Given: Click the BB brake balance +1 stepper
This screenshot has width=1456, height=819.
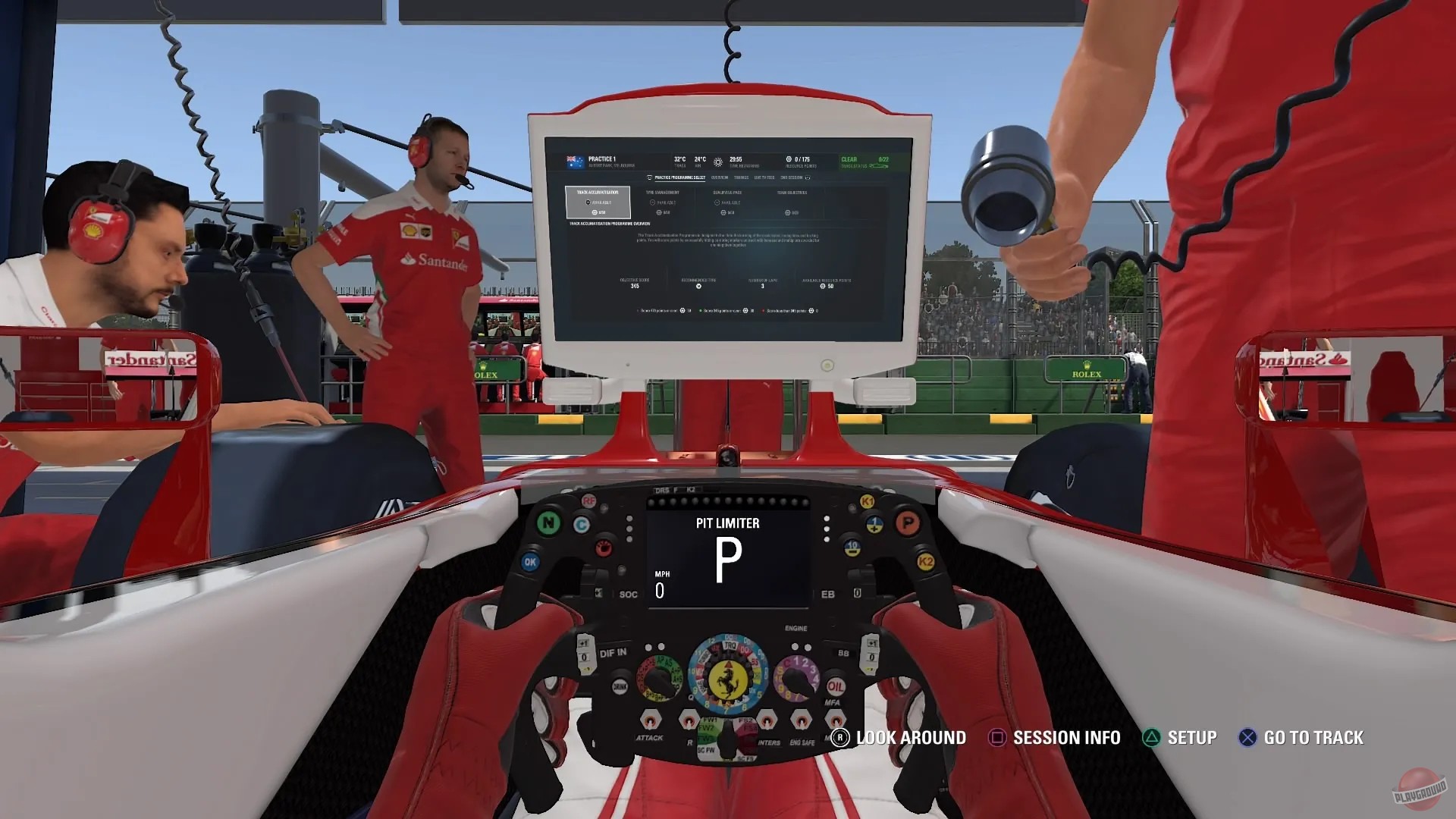Looking at the screenshot, I should coord(871,643).
